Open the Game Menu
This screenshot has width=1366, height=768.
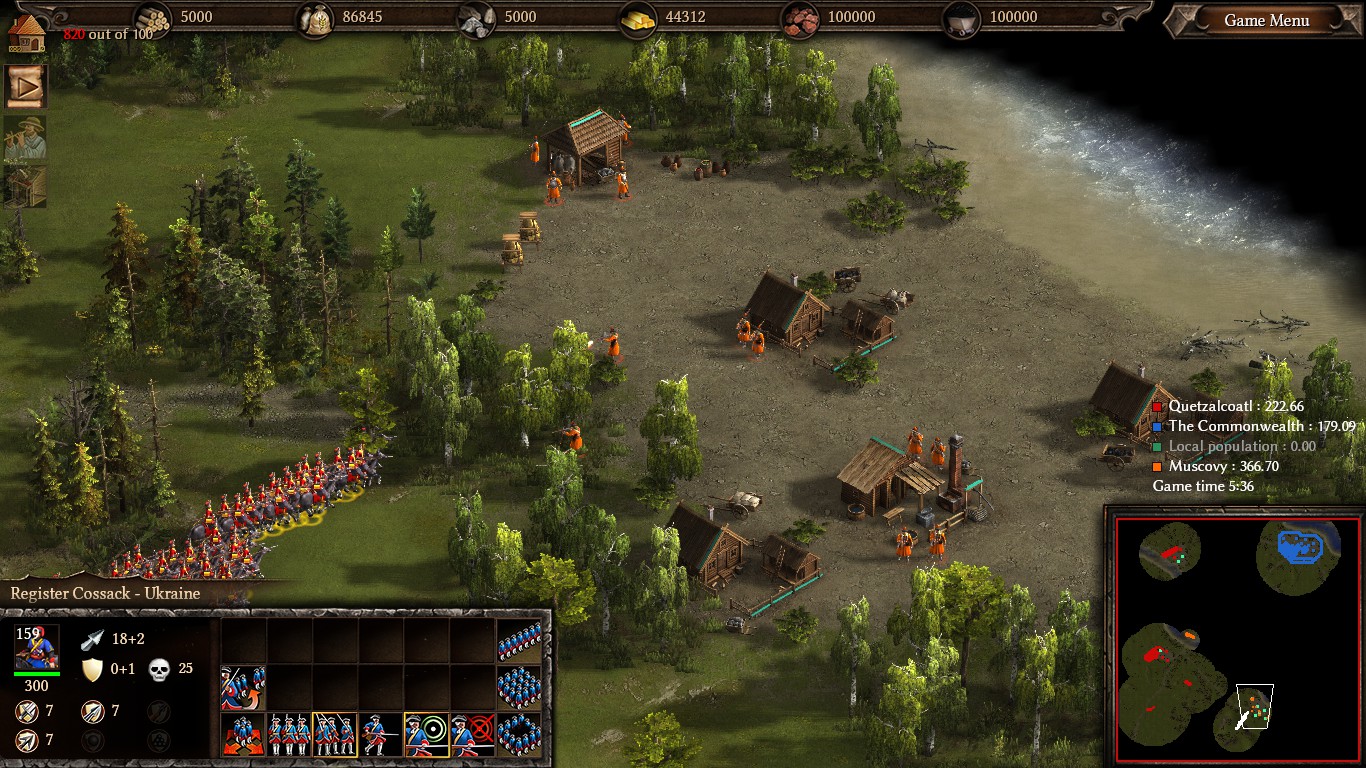tap(1266, 20)
